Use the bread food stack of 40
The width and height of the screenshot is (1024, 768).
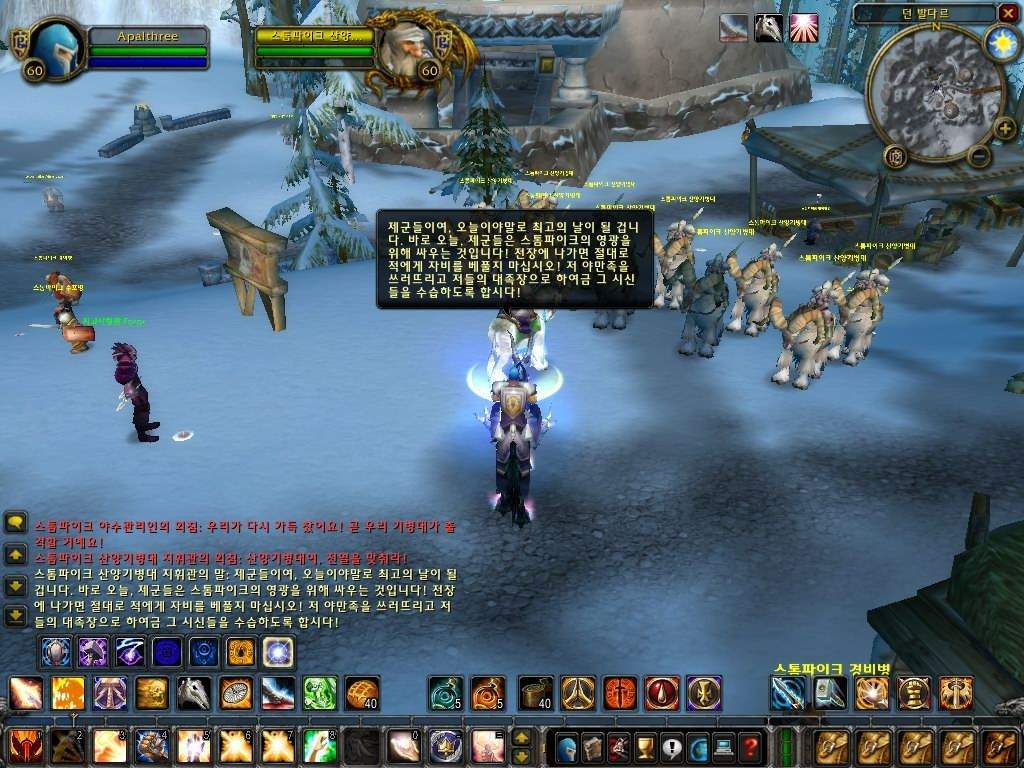click(x=362, y=692)
